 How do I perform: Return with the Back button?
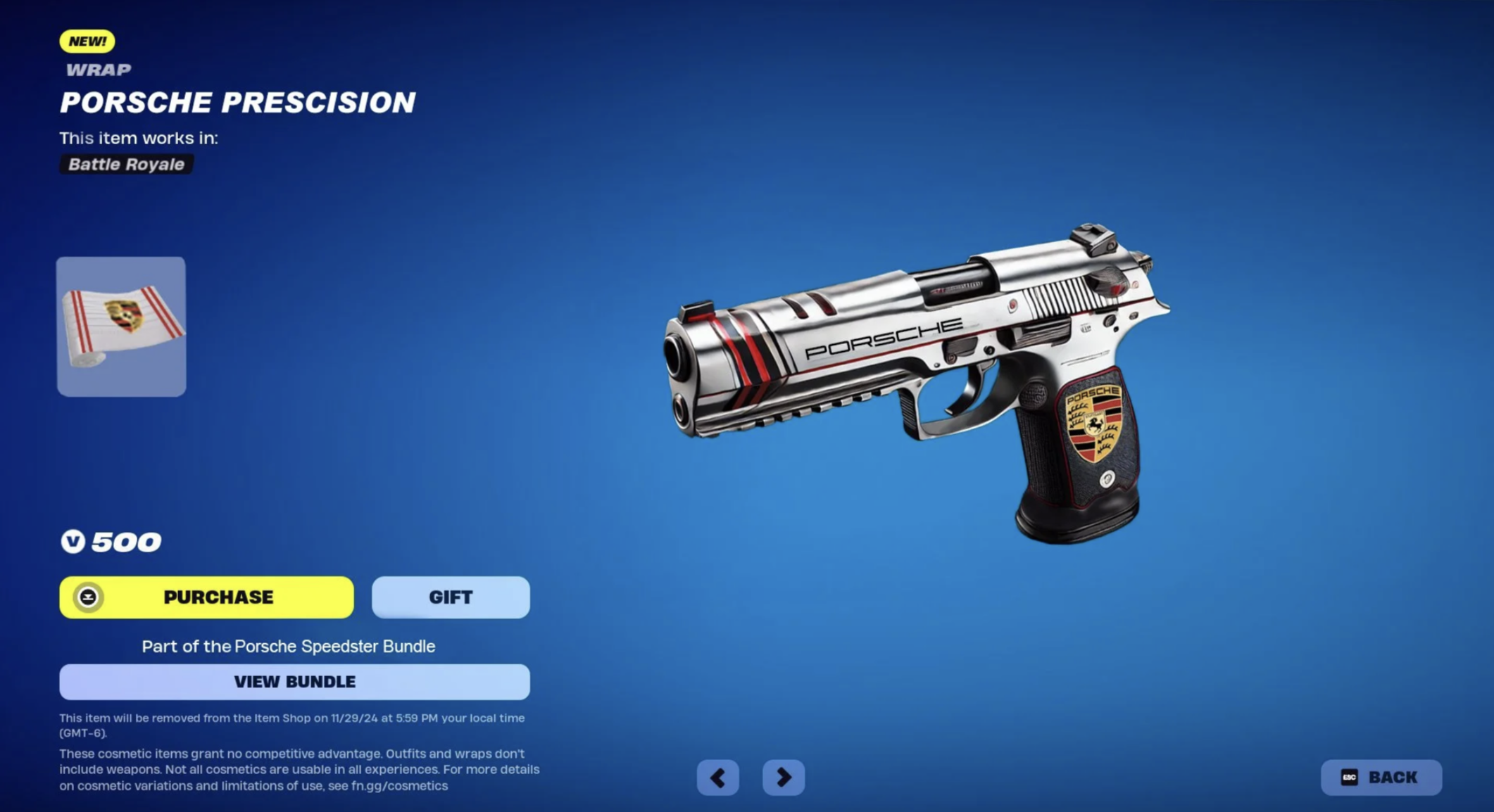pyautogui.click(x=1381, y=778)
